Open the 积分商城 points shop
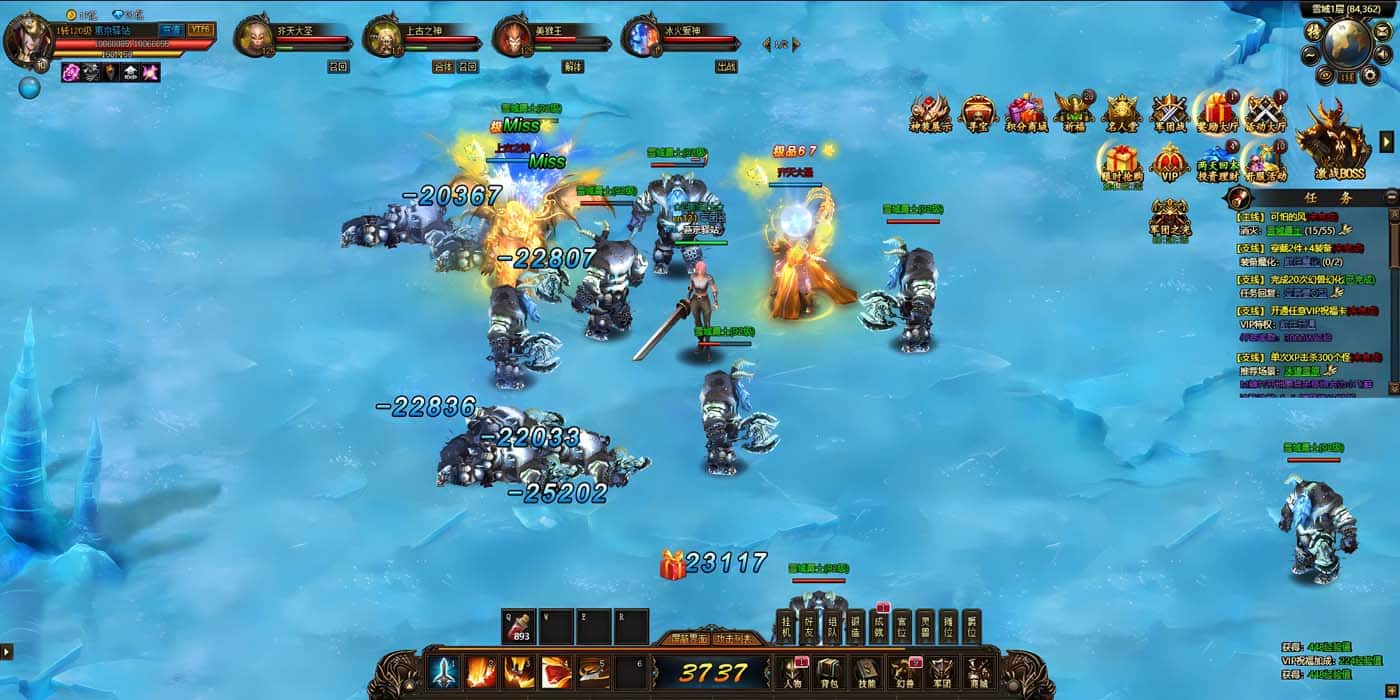Image resolution: width=1400 pixels, height=700 pixels. tap(1026, 113)
